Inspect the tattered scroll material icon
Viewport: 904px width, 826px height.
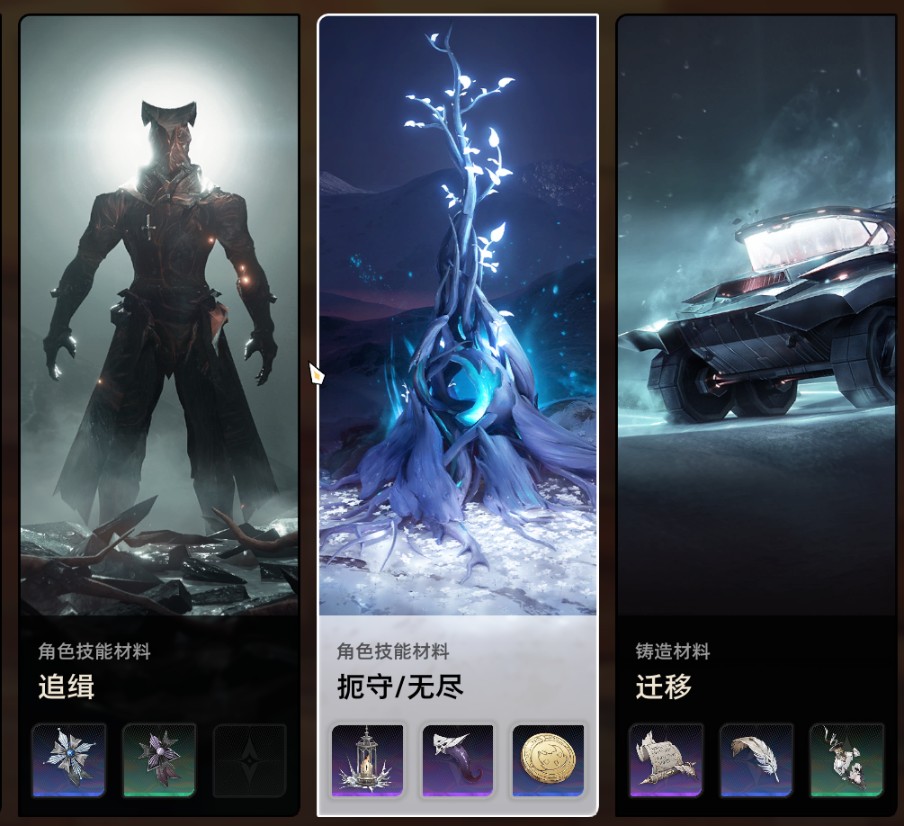click(666, 760)
